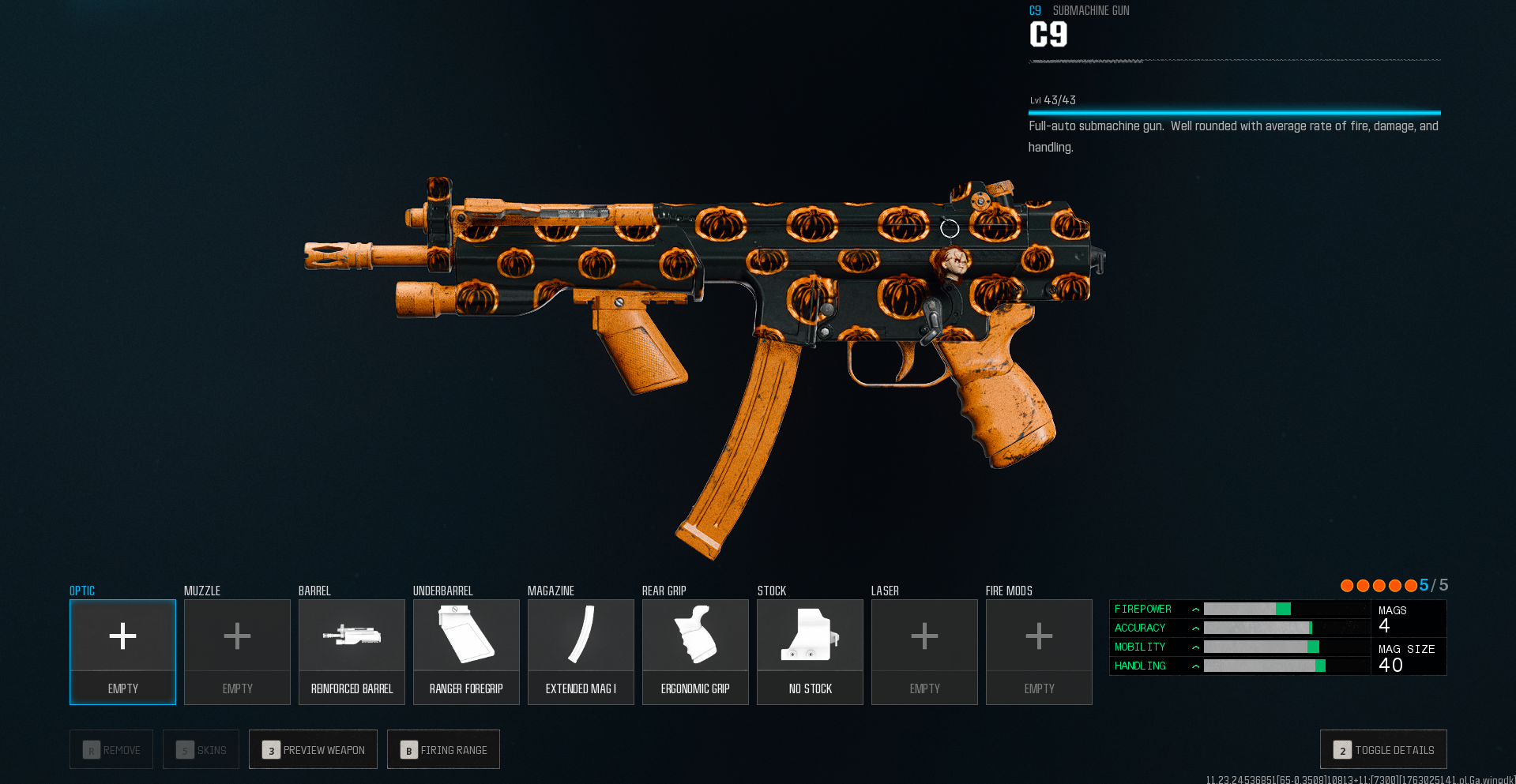This screenshot has width=1516, height=784.
Task: Expand the Accuracy stat breakdown
Action: click(1195, 628)
